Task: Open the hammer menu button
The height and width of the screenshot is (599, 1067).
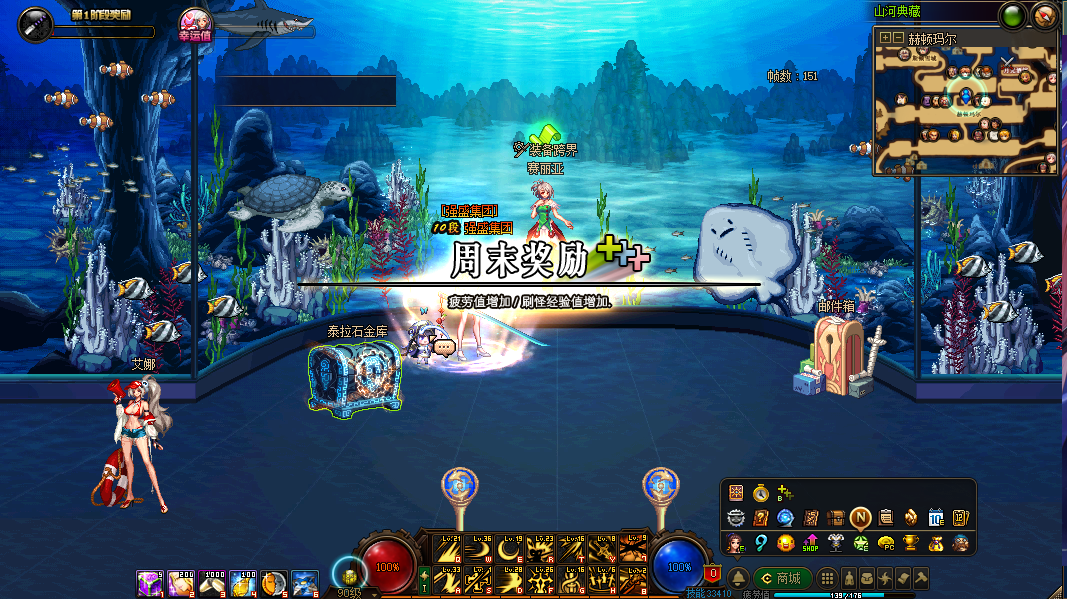Action: 921,578
